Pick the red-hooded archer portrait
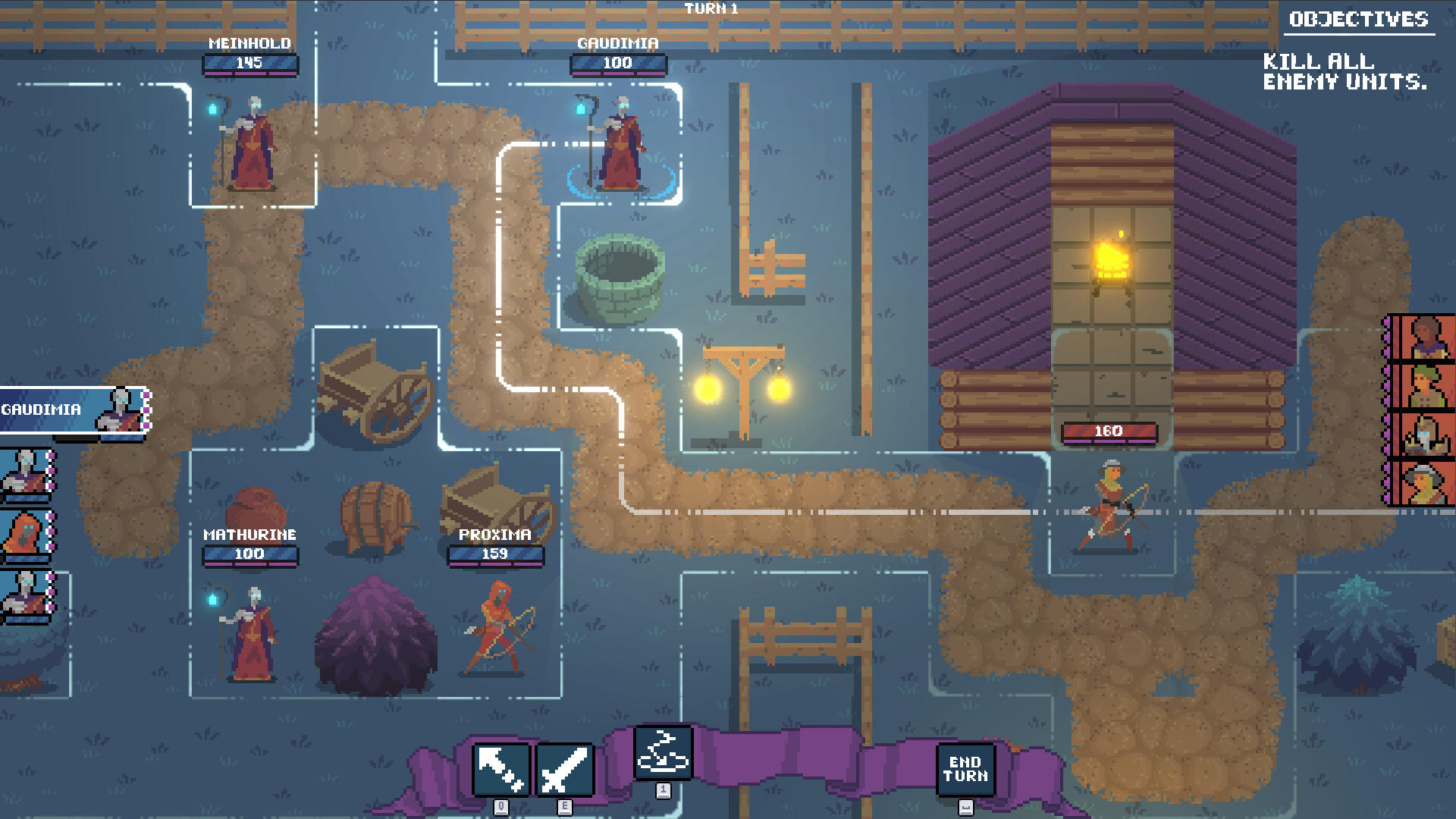Screen dimensions: 1456x819 [27, 535]
